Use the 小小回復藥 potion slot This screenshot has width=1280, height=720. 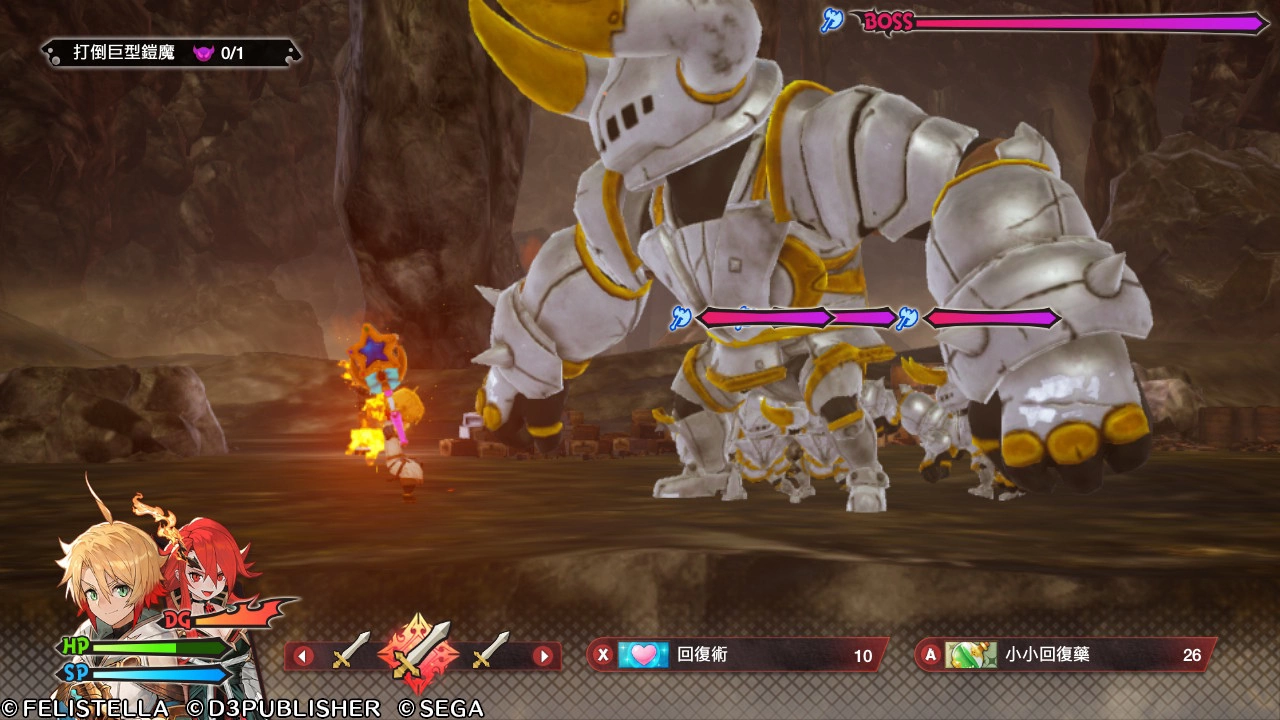[x=1065, y=655]
